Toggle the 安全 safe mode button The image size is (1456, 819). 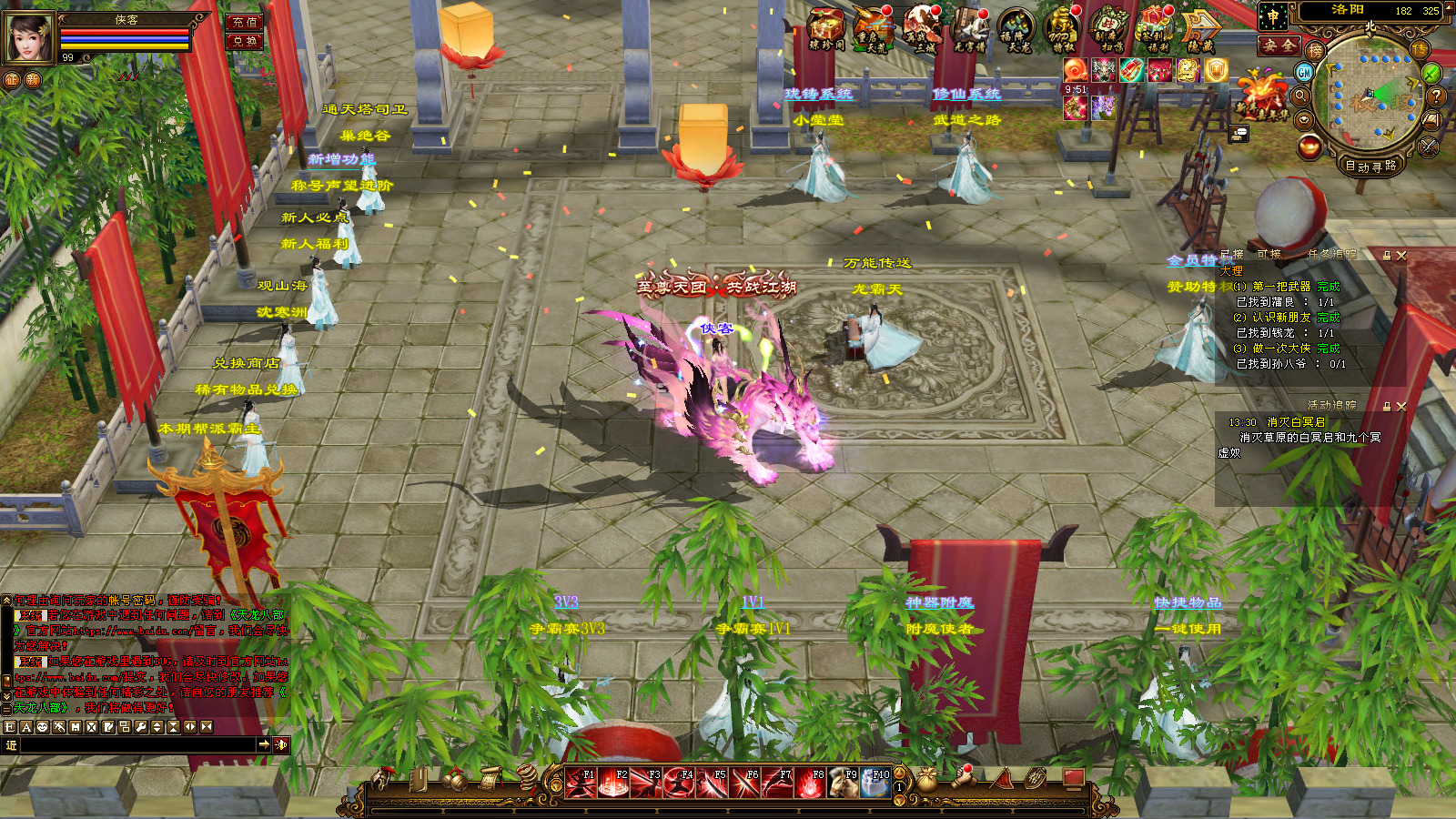[1279, 45]
